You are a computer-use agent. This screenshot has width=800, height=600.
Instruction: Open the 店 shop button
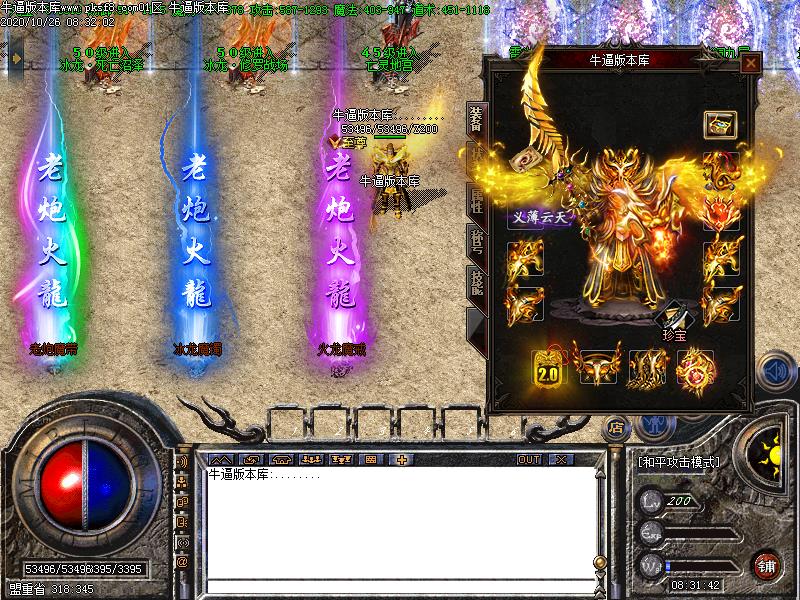pyautogui.click(x=616, y=426)
